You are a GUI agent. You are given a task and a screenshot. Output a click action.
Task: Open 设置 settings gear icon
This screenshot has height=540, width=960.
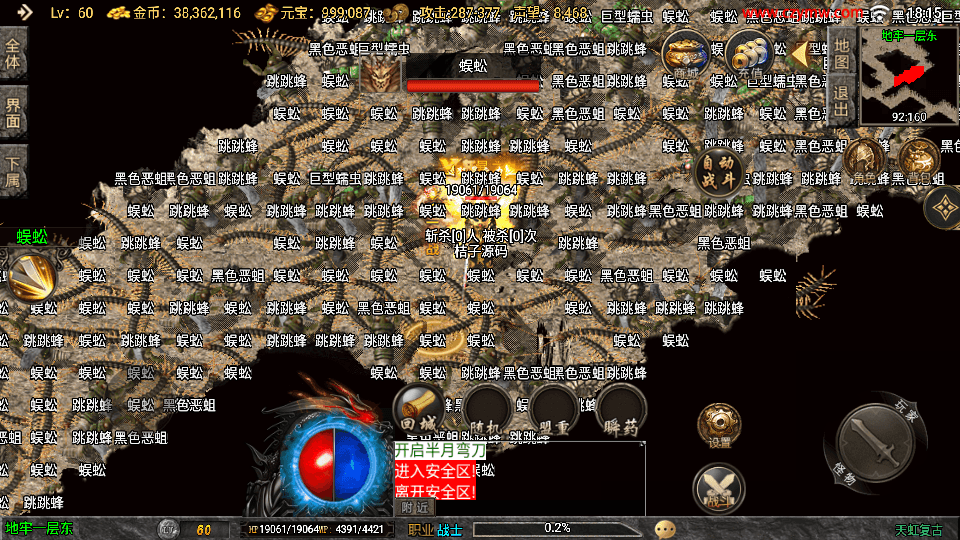click(x=719, y=427)
